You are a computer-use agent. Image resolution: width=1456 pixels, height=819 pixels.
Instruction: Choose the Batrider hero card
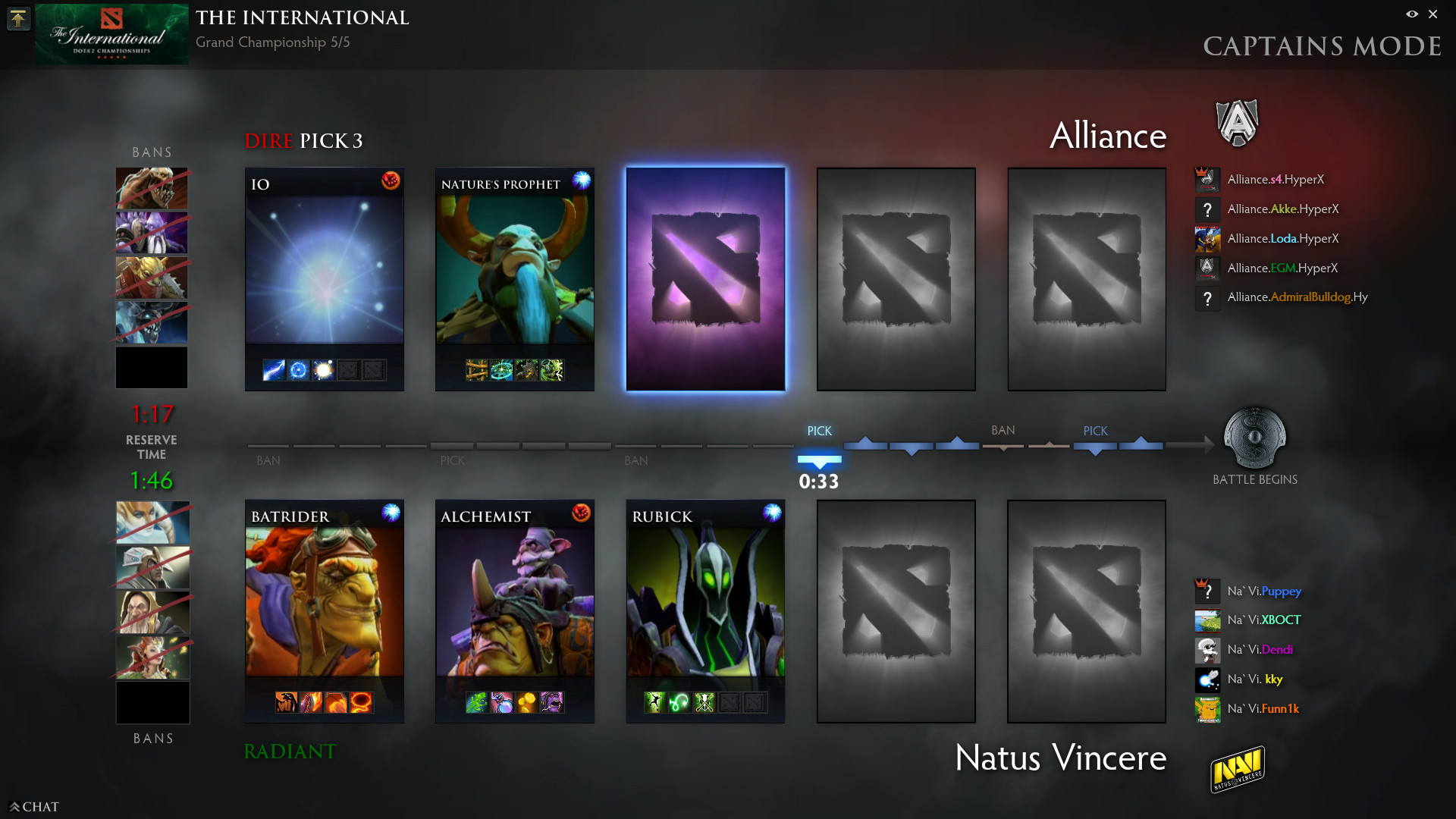(324, 610)
